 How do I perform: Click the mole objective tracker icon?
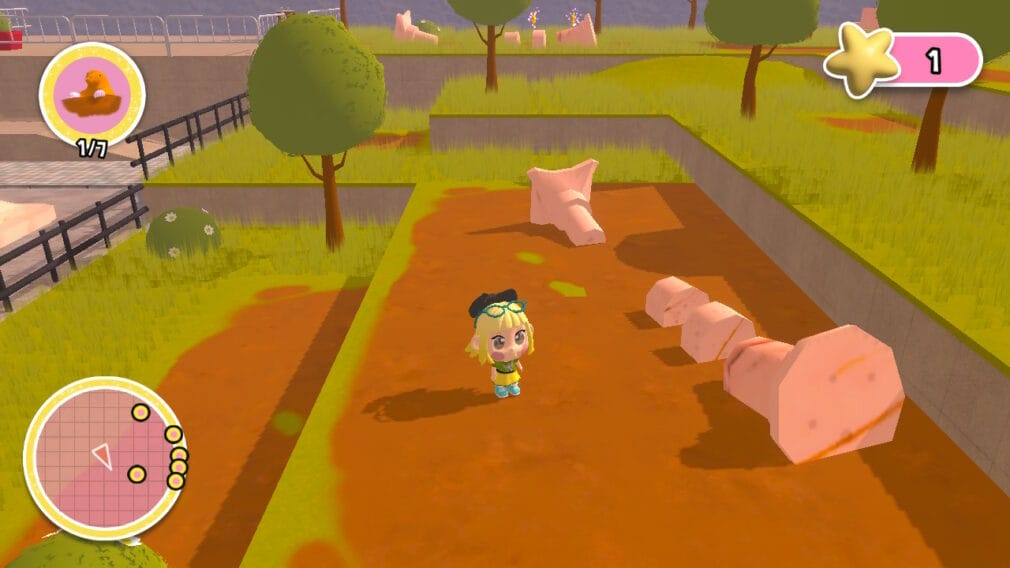coord(92,93)
